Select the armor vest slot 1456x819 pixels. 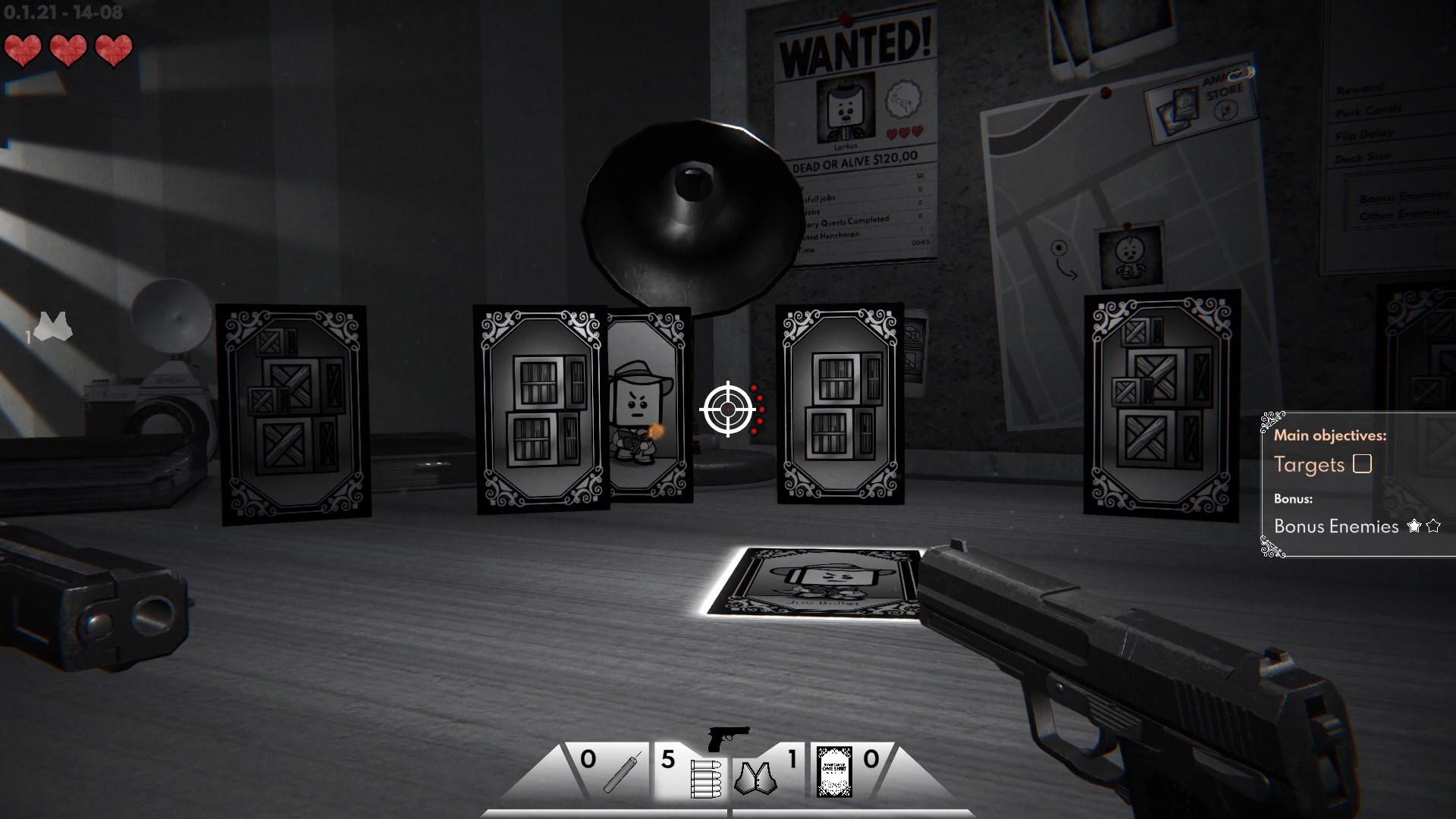[x=755, y=777]
